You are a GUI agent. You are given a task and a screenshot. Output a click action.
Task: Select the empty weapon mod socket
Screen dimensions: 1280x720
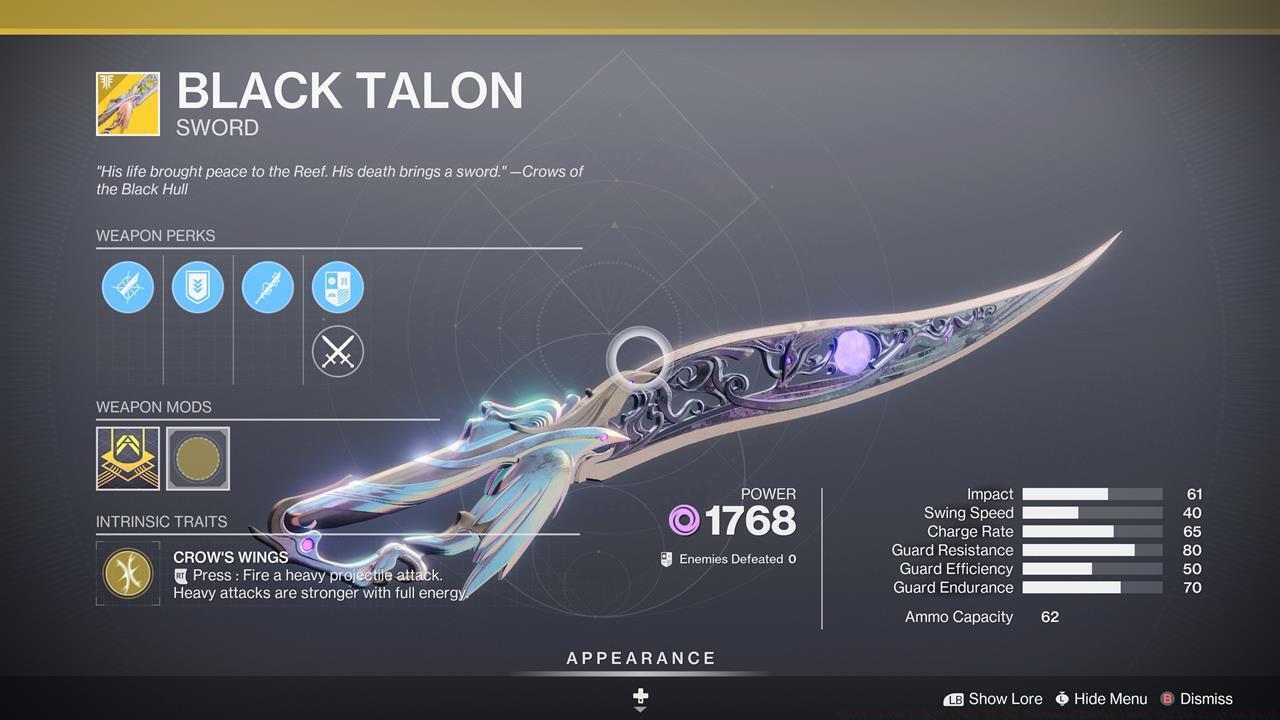196,458
